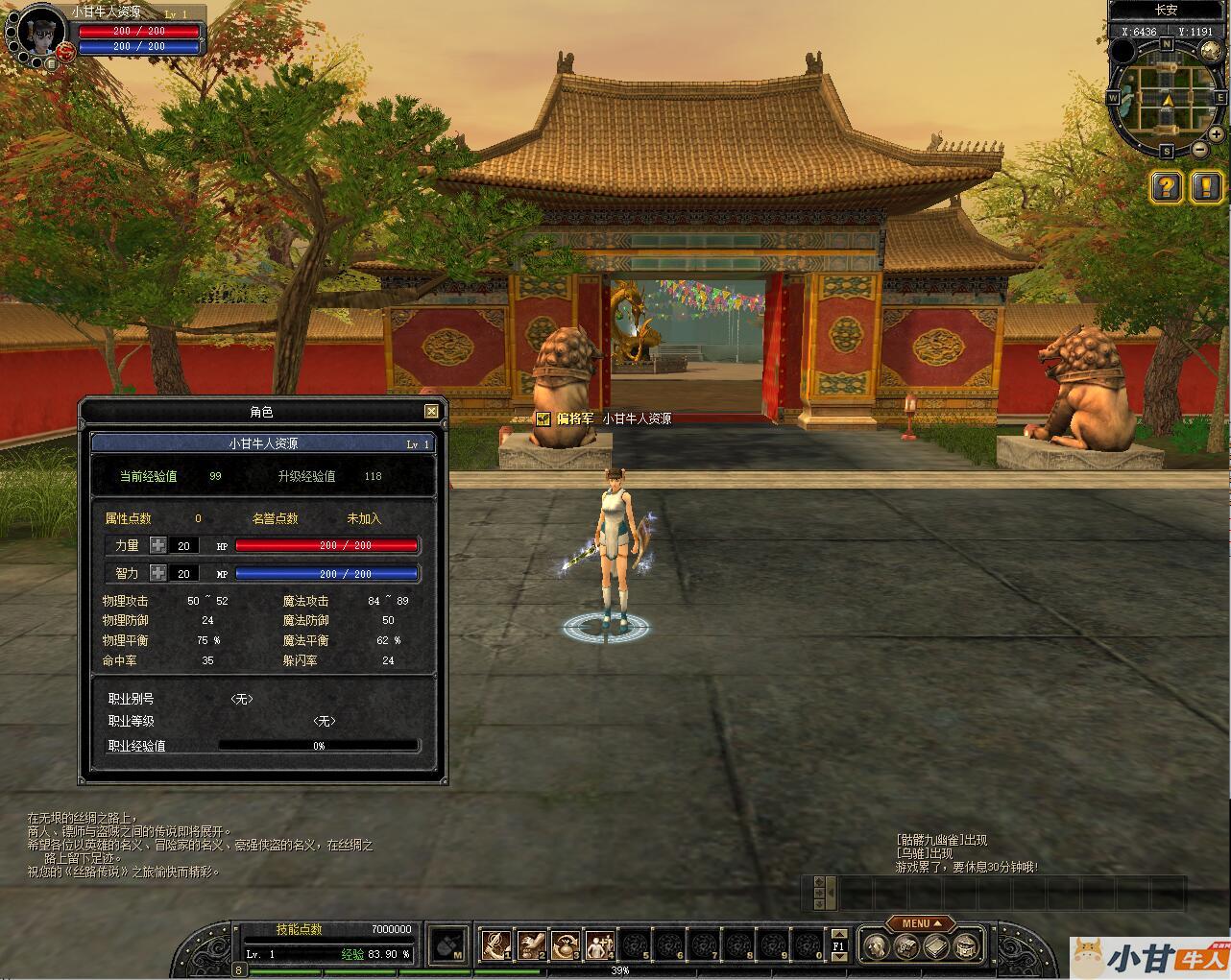Open the small list icon under the portrait

point(50,63)
